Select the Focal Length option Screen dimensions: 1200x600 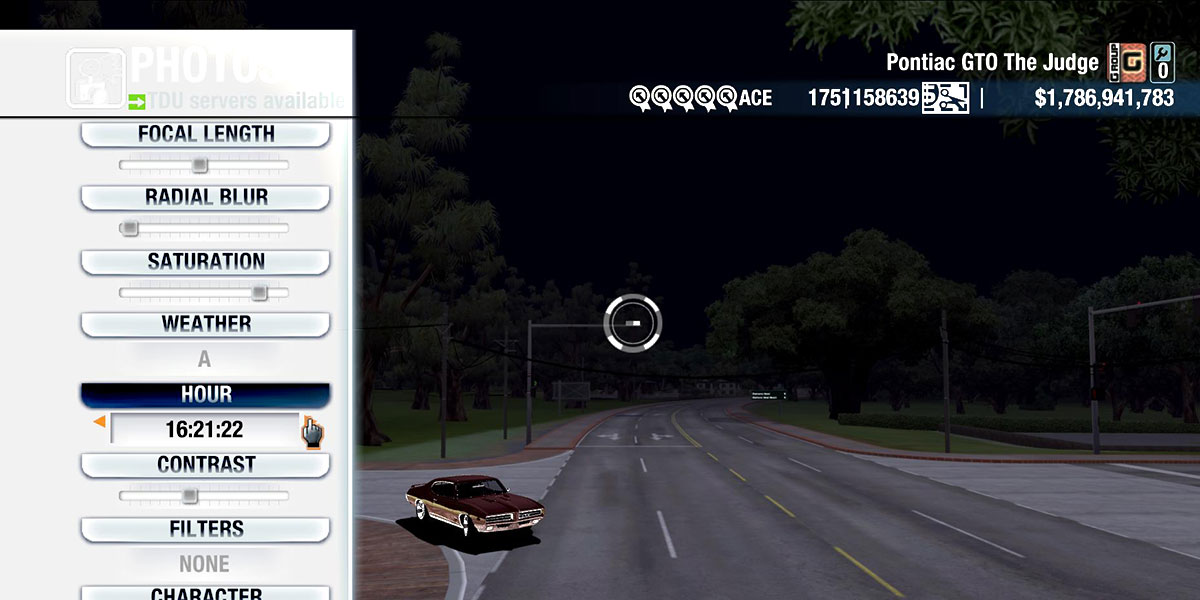tap(205, 135)
